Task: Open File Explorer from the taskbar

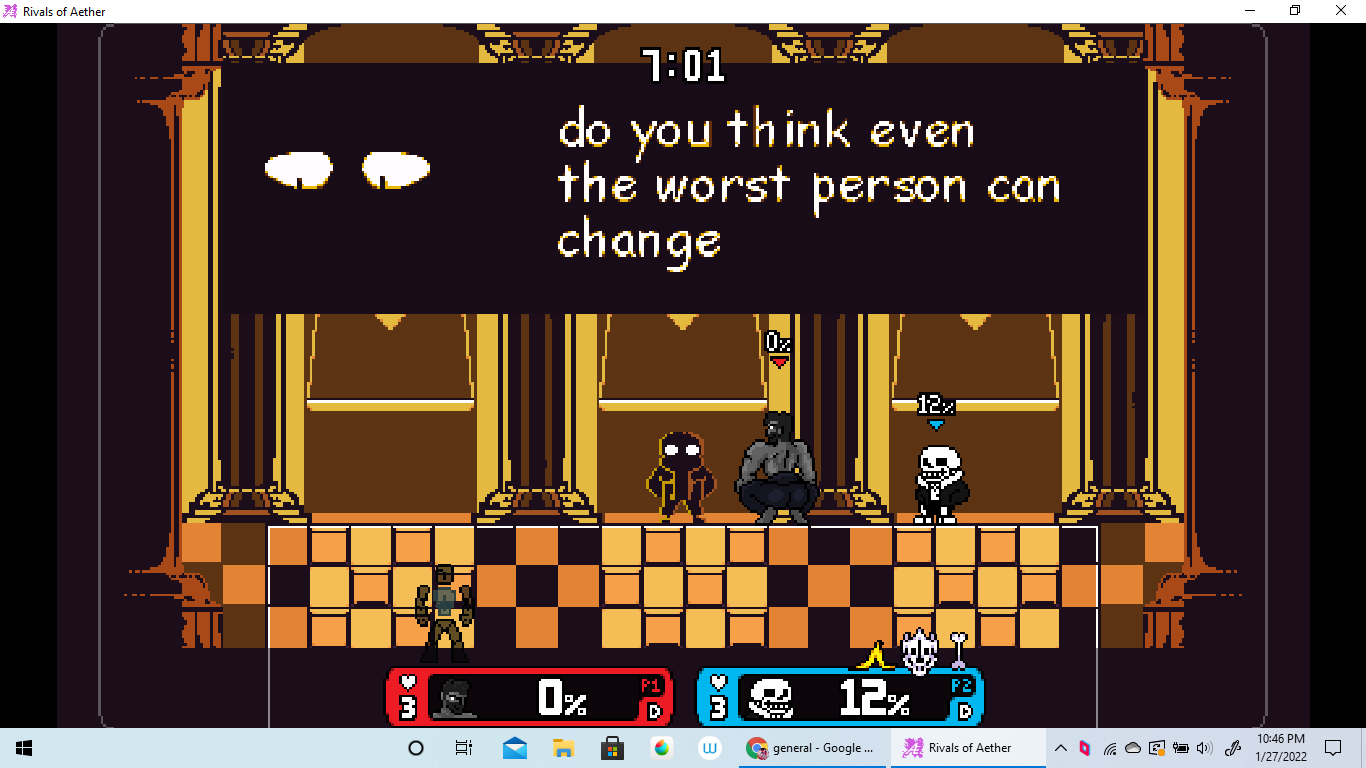Action: tap(563, 747)
